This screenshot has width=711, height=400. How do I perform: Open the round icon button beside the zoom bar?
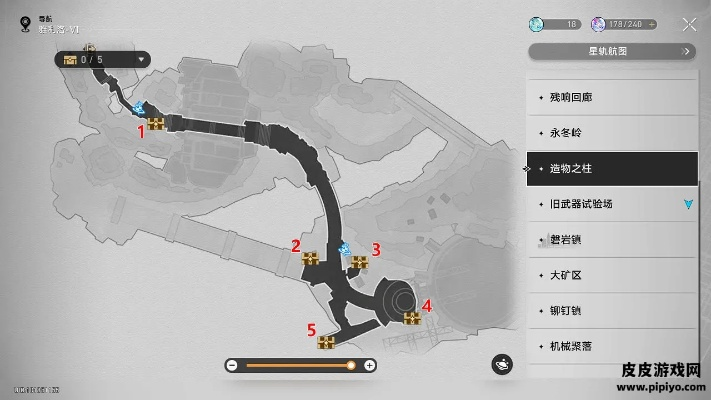503,365
